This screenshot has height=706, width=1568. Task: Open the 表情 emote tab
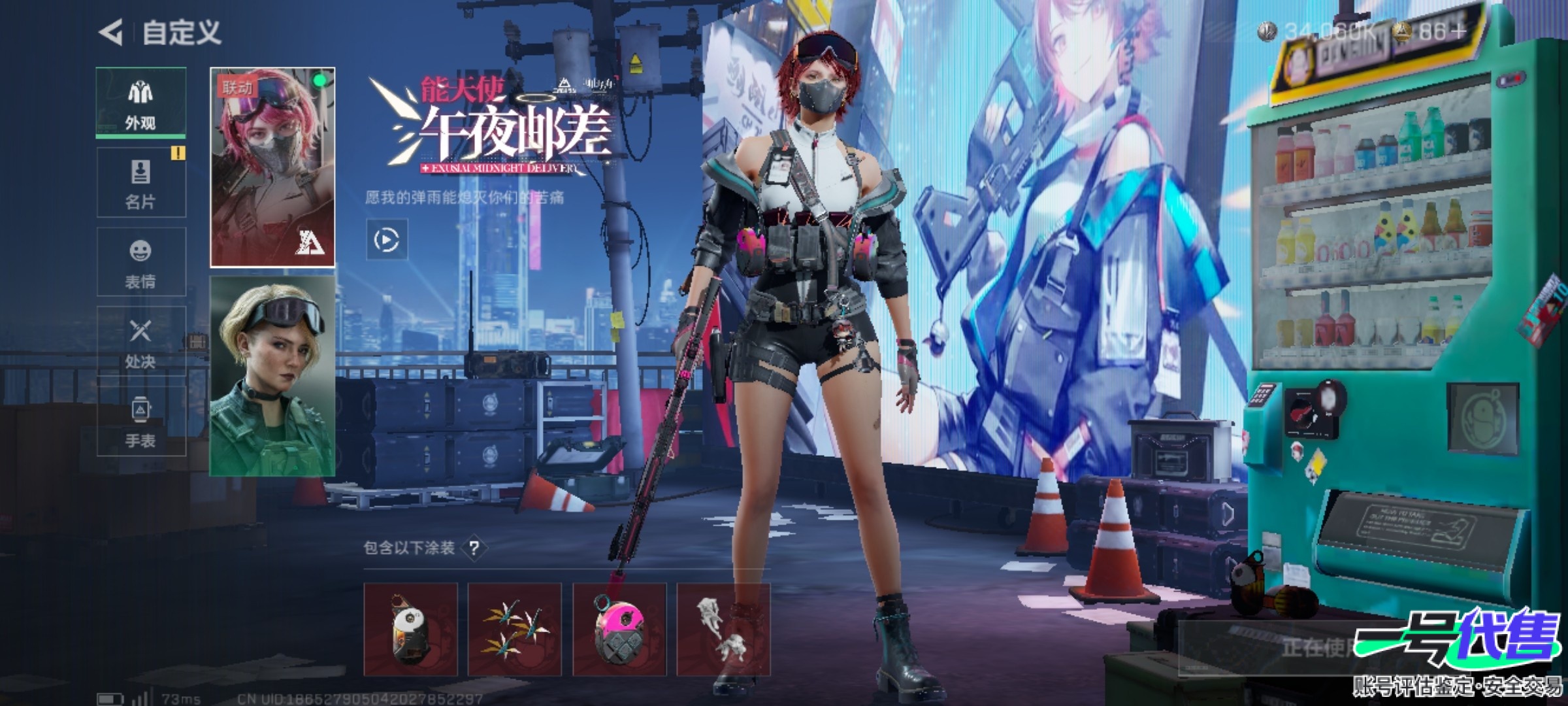[x=141, y=262]
